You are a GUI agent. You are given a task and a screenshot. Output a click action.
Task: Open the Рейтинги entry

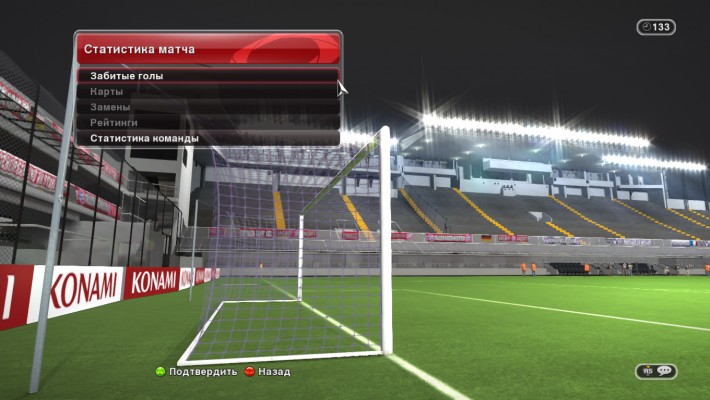pyautogui.click(x=113, y=122)
